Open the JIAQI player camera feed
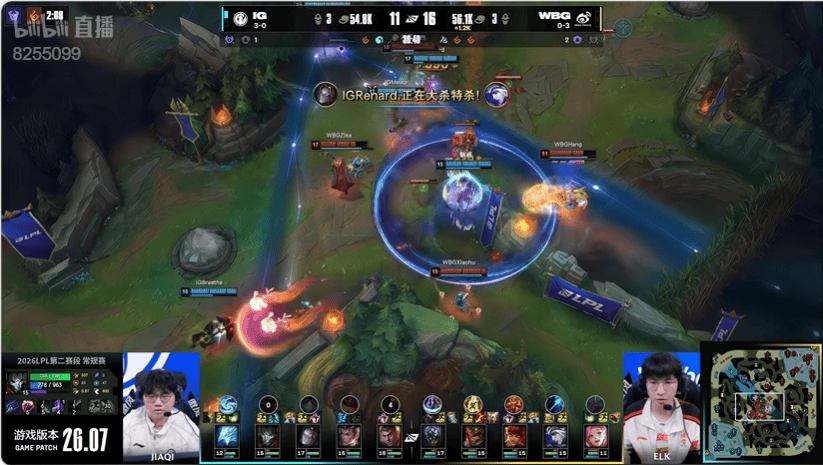 point(161,405)
